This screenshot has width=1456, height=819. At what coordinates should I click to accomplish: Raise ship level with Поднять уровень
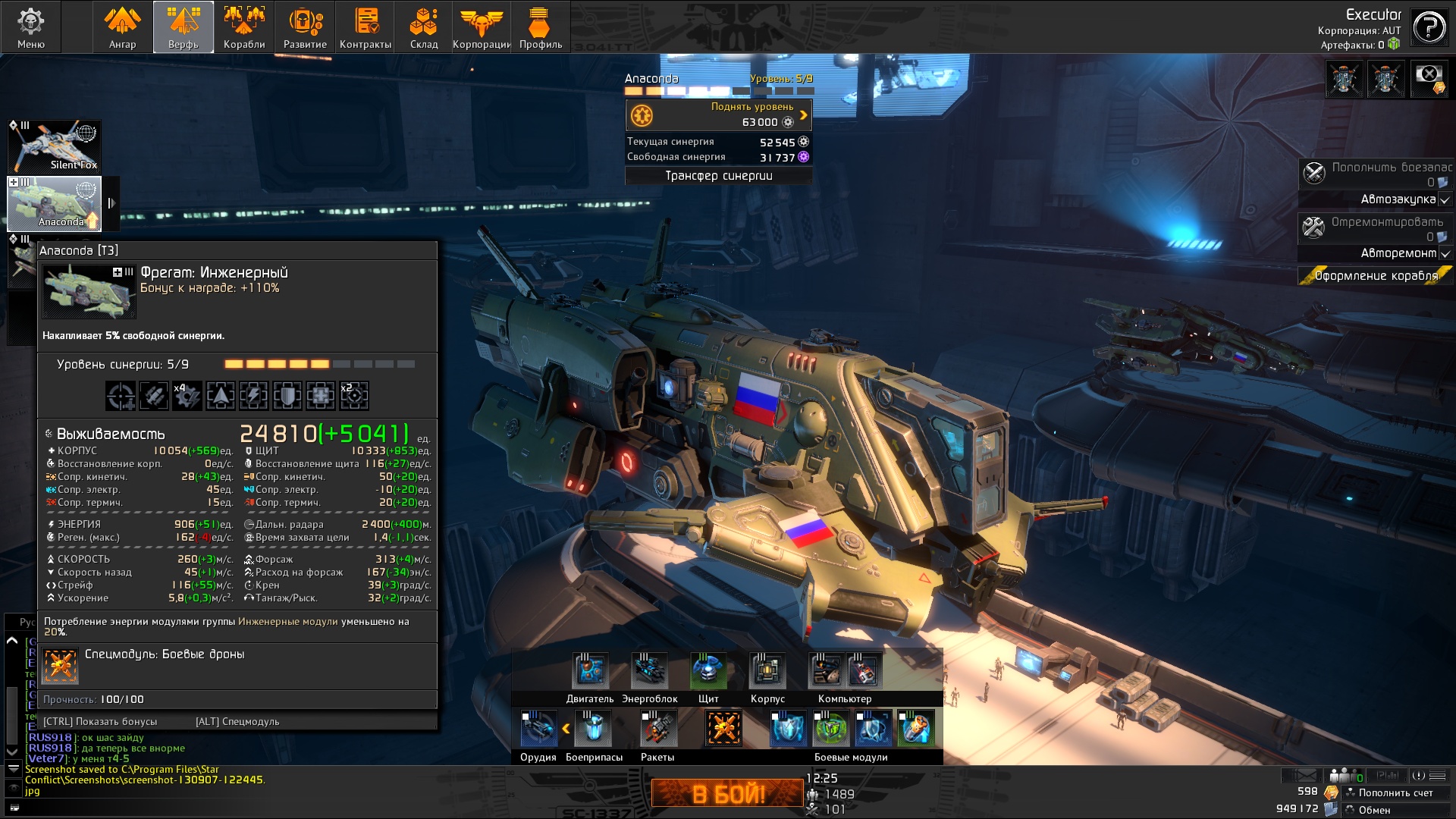(718, 115)
